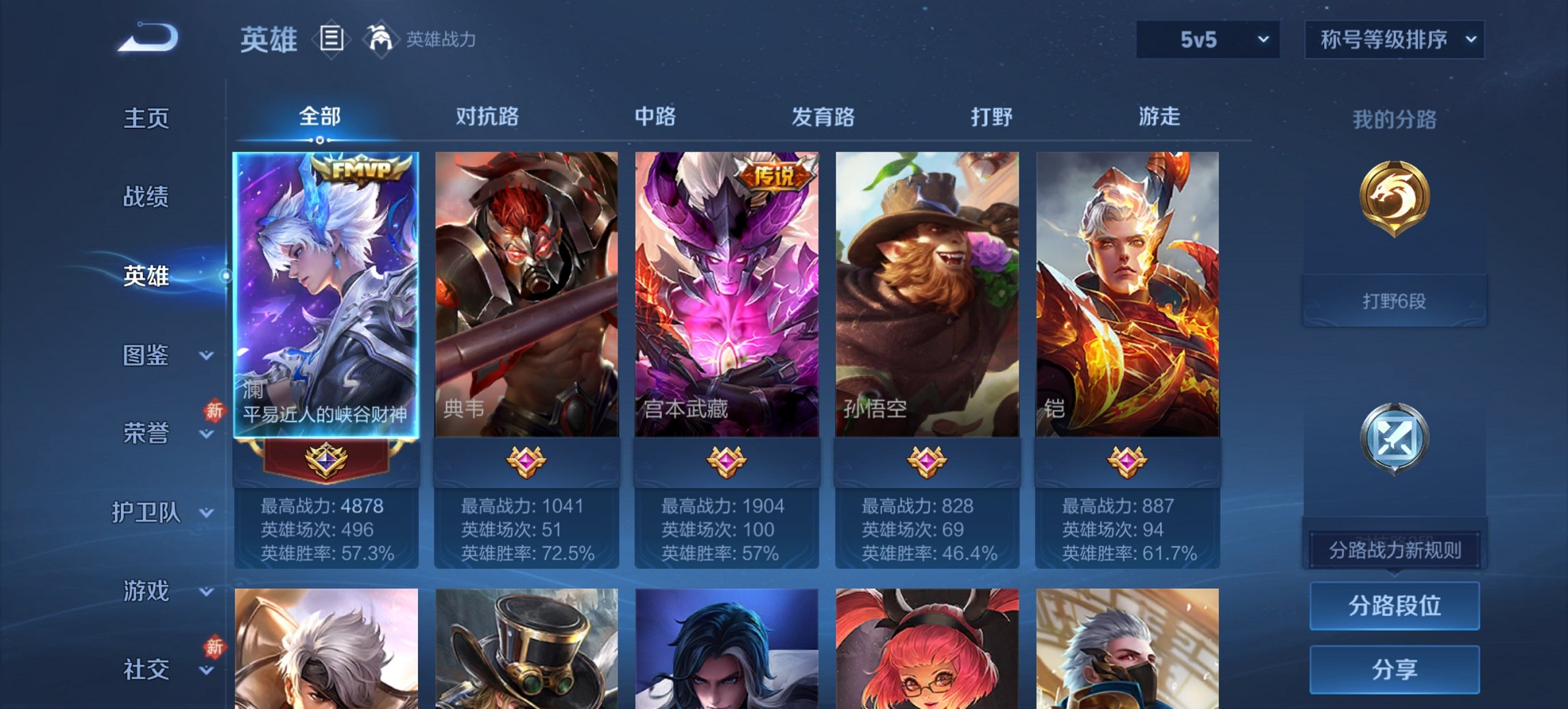This screenshot has width=1568, height=709.
Task: Click the game logo in the top left corner
Action: [x=147, y=38]
